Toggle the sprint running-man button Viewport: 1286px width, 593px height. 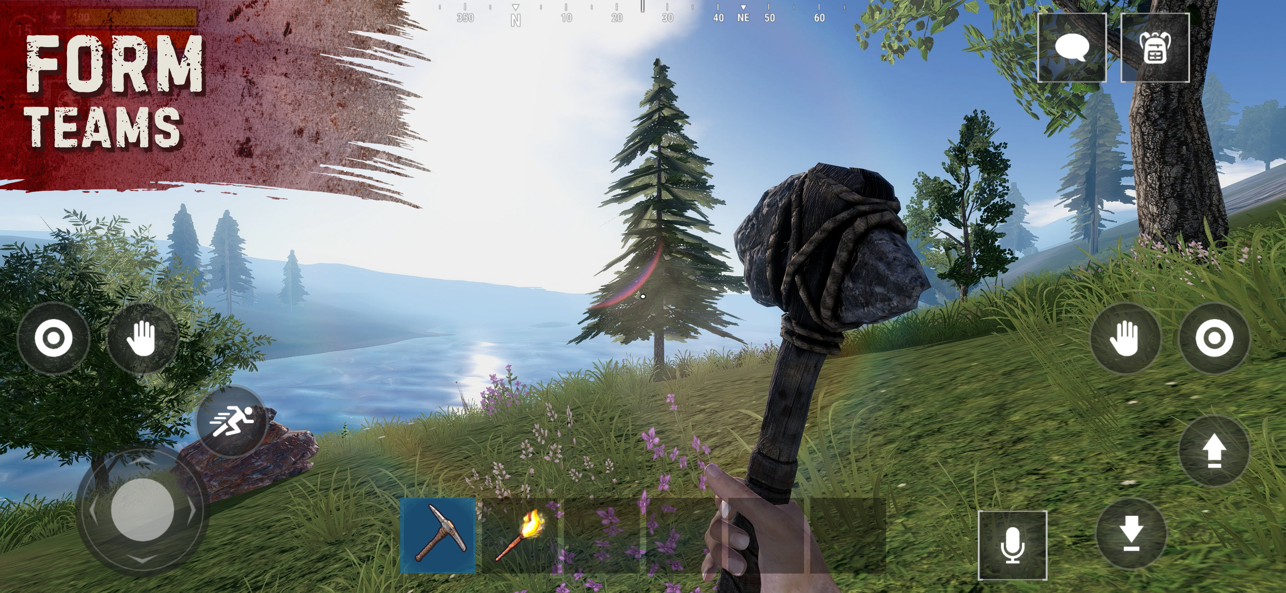point(232,422)
